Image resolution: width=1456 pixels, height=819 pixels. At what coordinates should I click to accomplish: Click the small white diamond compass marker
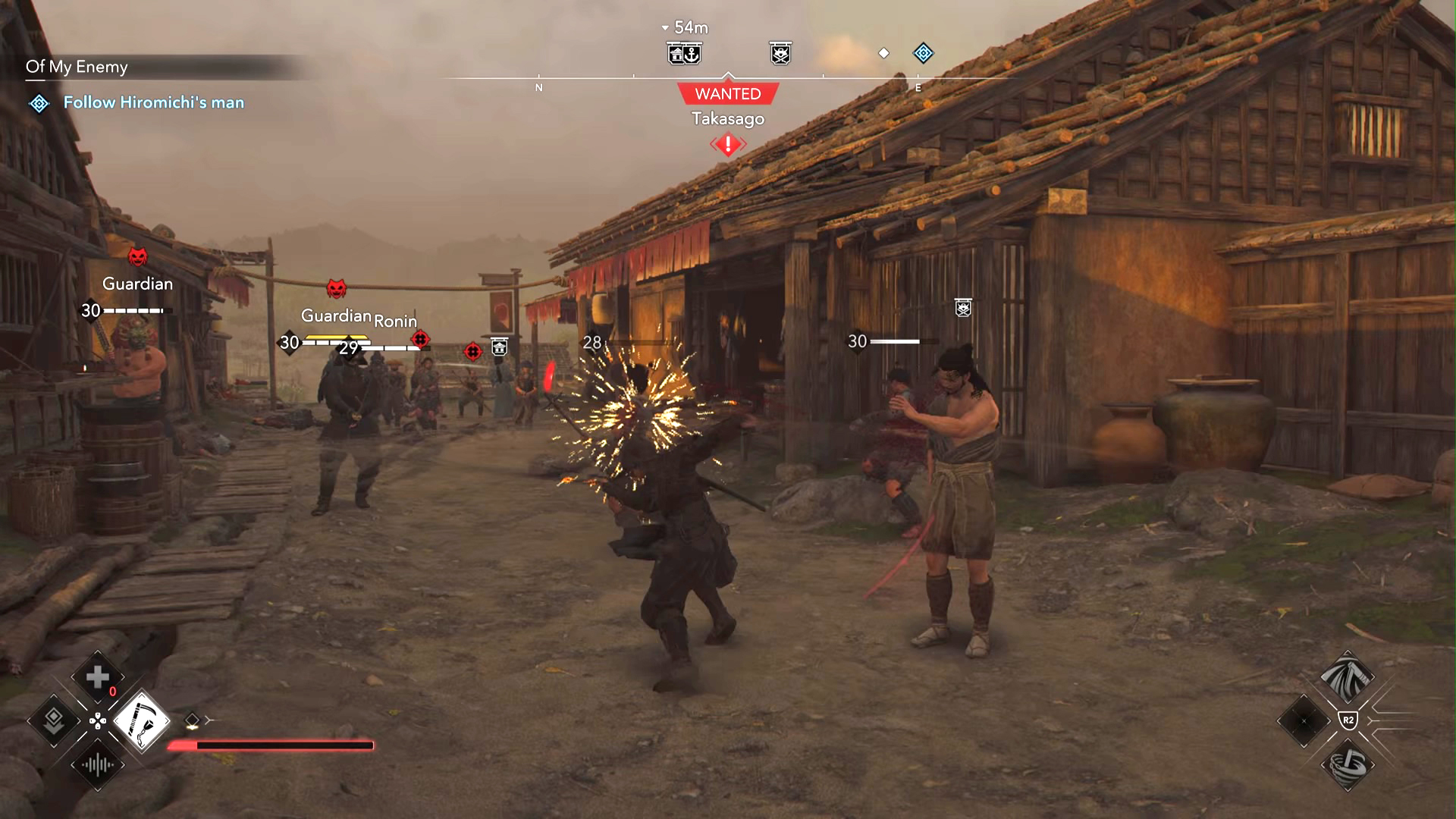click(883, 53)
